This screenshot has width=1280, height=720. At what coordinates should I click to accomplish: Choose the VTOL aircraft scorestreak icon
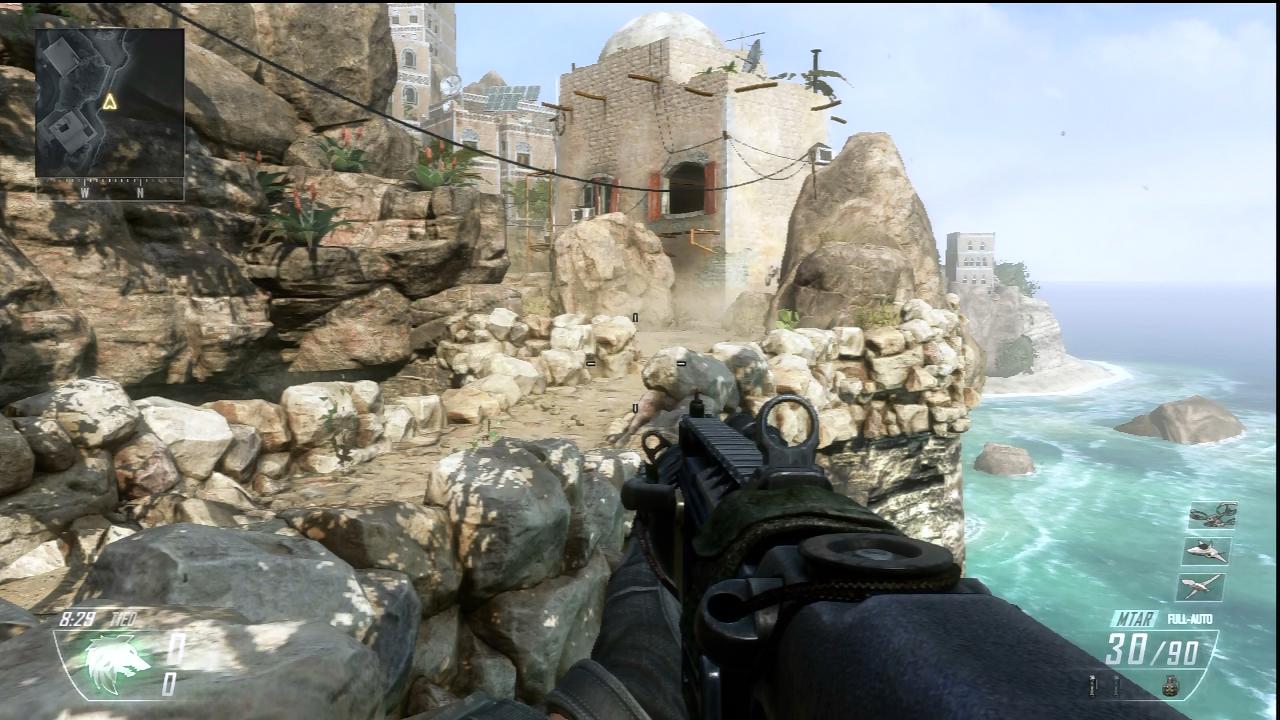[x=1201, y=586]
